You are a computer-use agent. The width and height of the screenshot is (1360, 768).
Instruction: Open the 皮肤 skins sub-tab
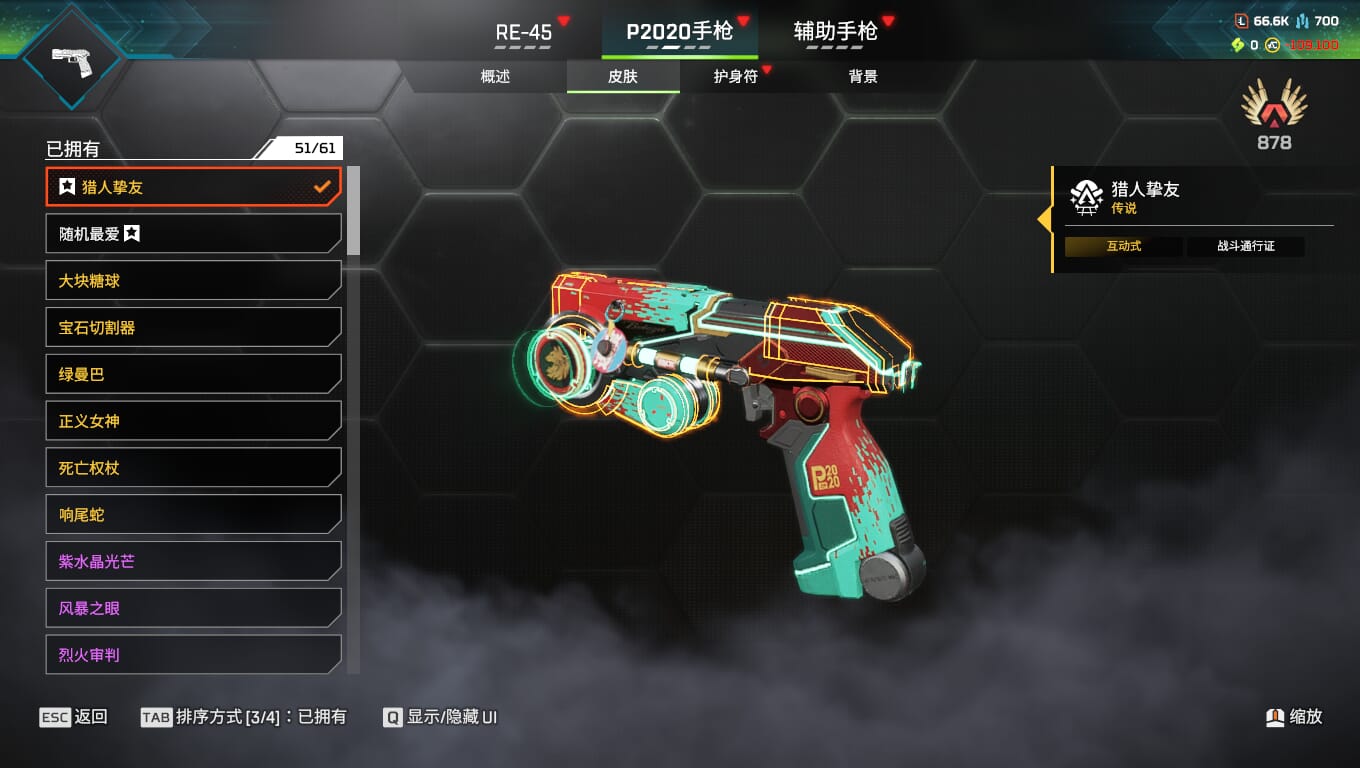623,77
